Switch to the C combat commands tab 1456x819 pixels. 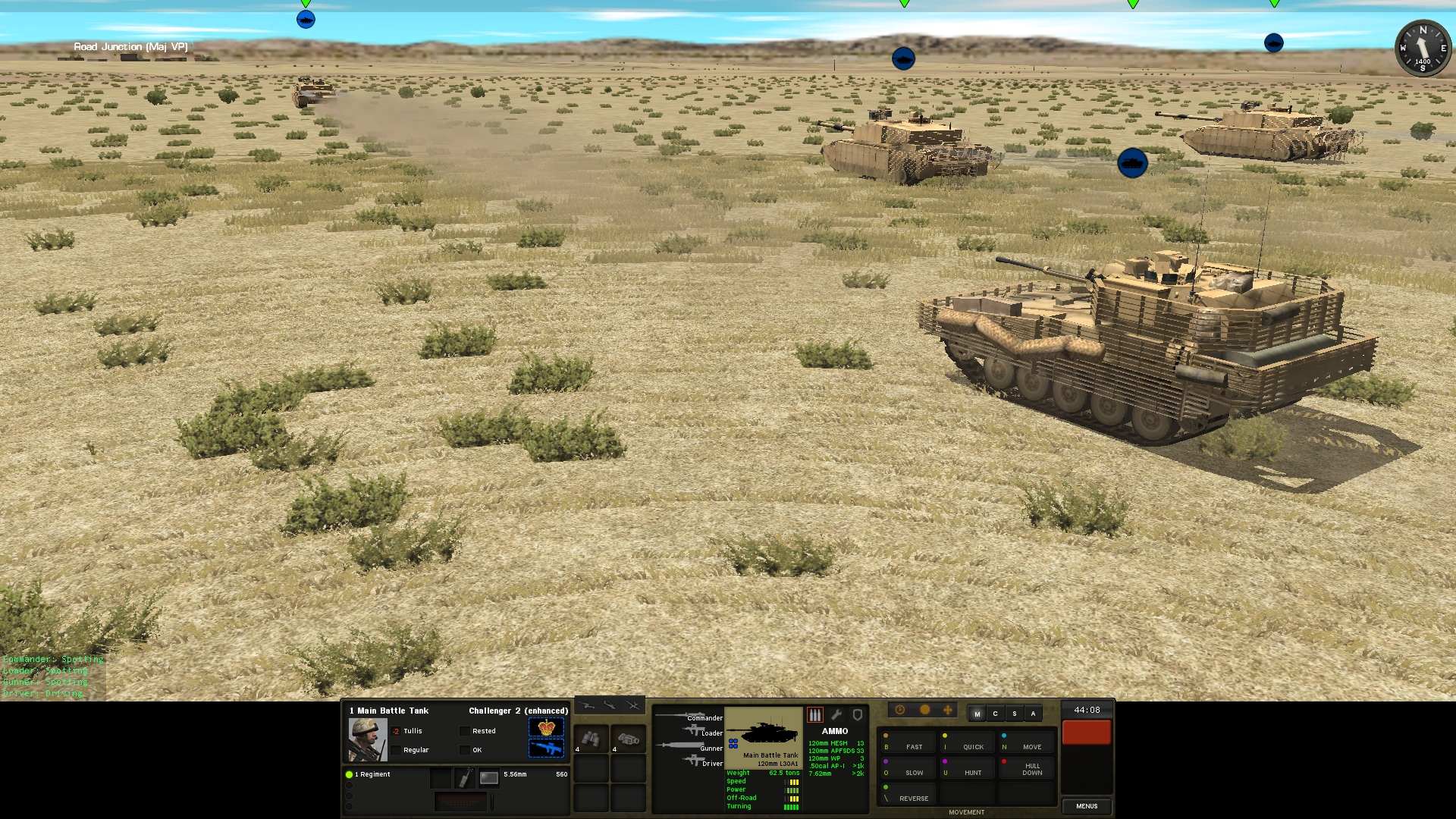(995, 714)
